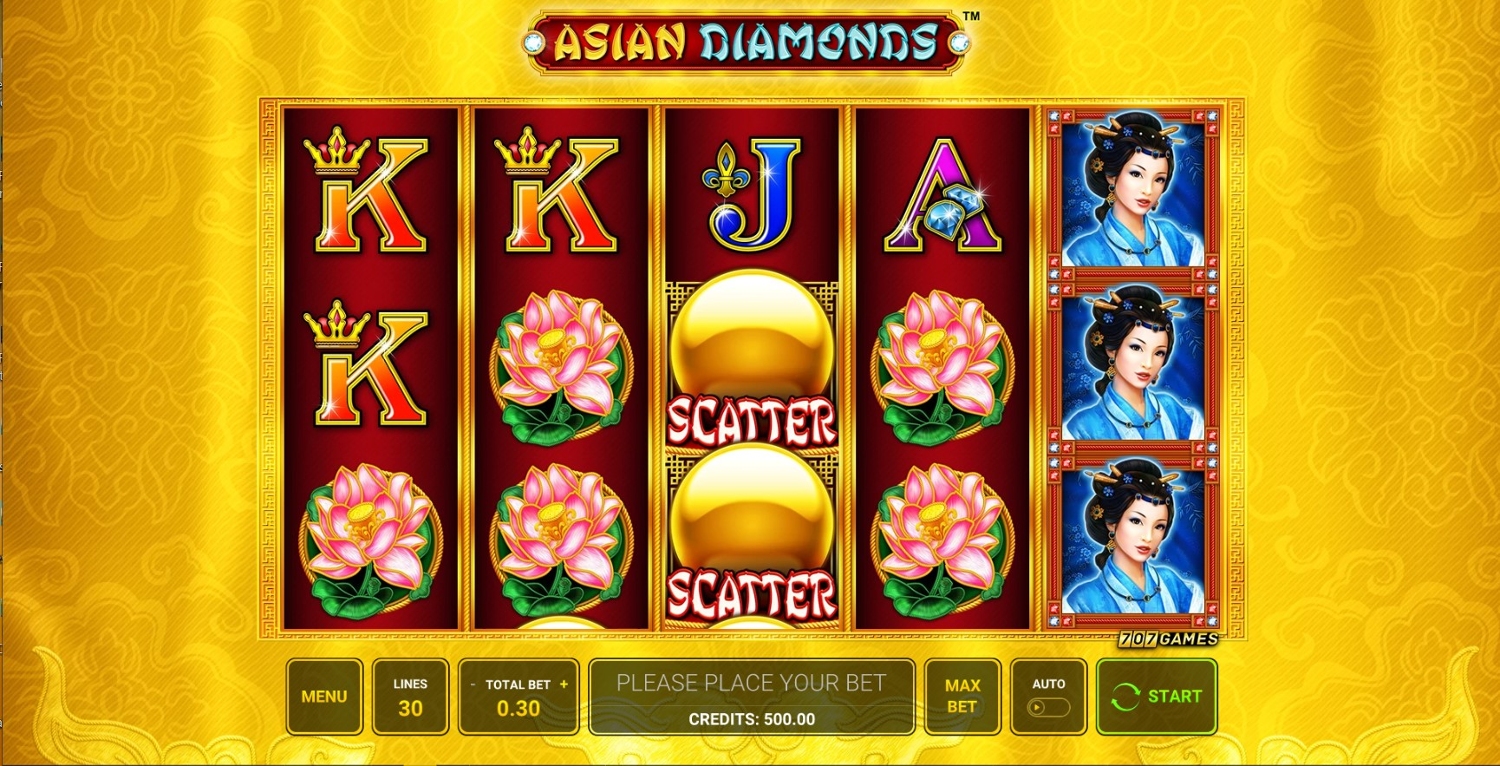1500x766 pixels.
Task: Decrease total bet with minus sign
Action: pyautogui.click(x=473, y=685)
